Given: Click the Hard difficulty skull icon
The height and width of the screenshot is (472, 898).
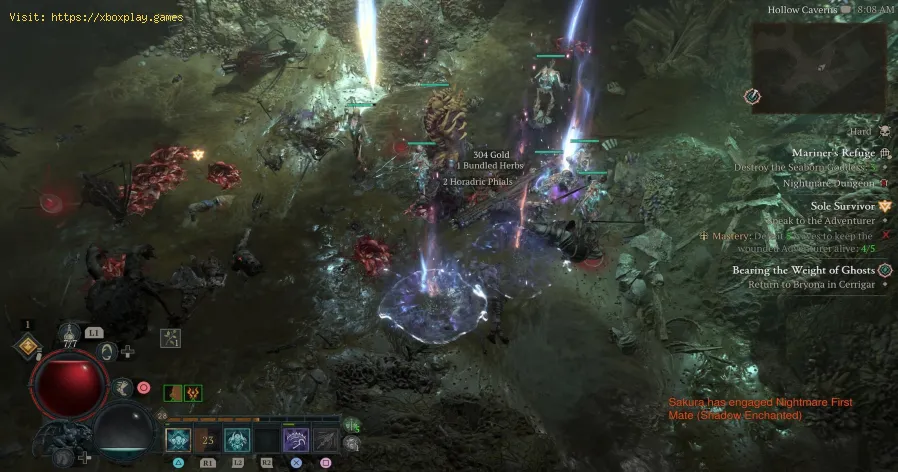Looking at the screenshot, I should coord(884,132).
